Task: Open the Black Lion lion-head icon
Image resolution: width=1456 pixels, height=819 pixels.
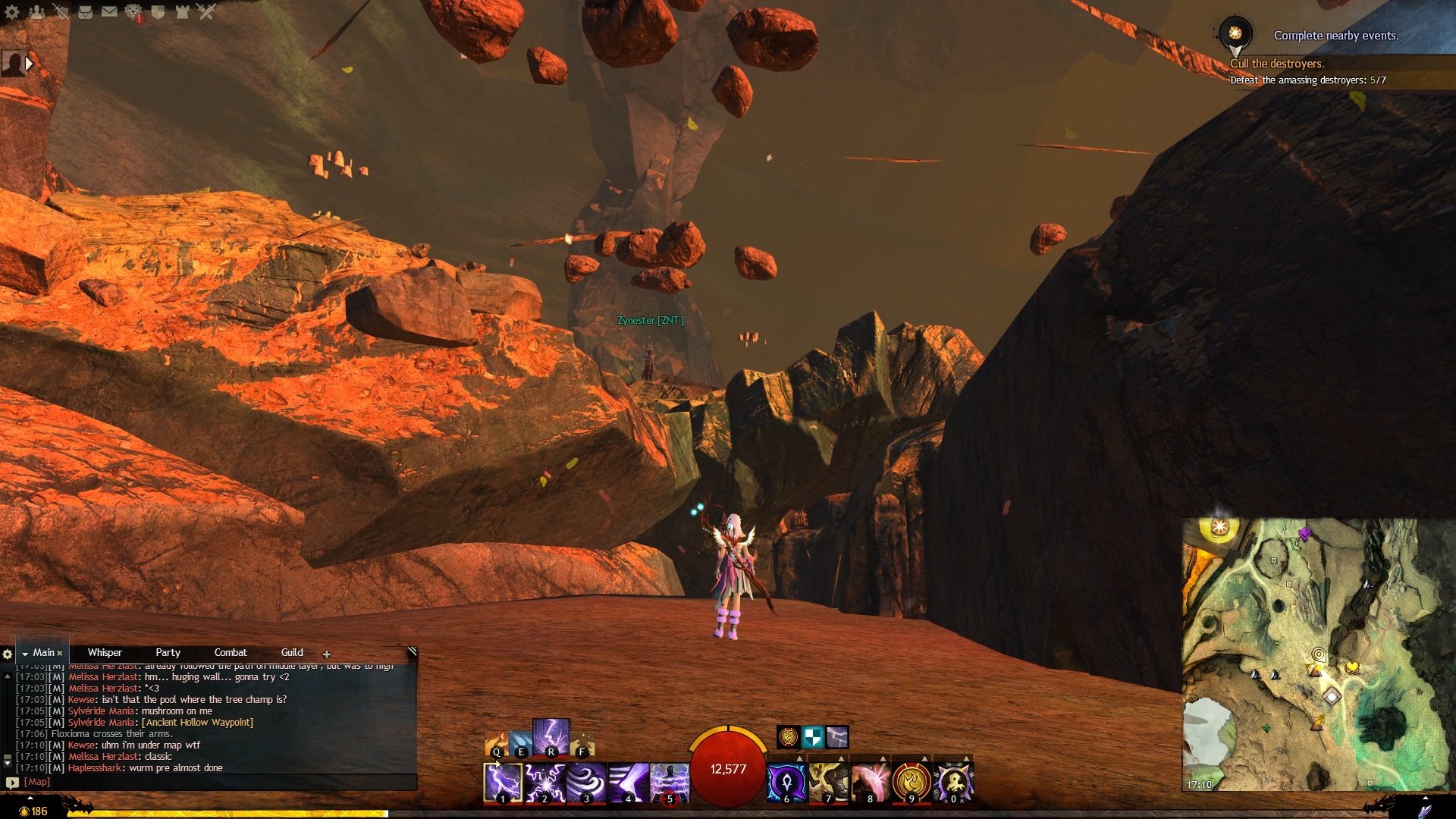Action: click(x=134, y=11)
